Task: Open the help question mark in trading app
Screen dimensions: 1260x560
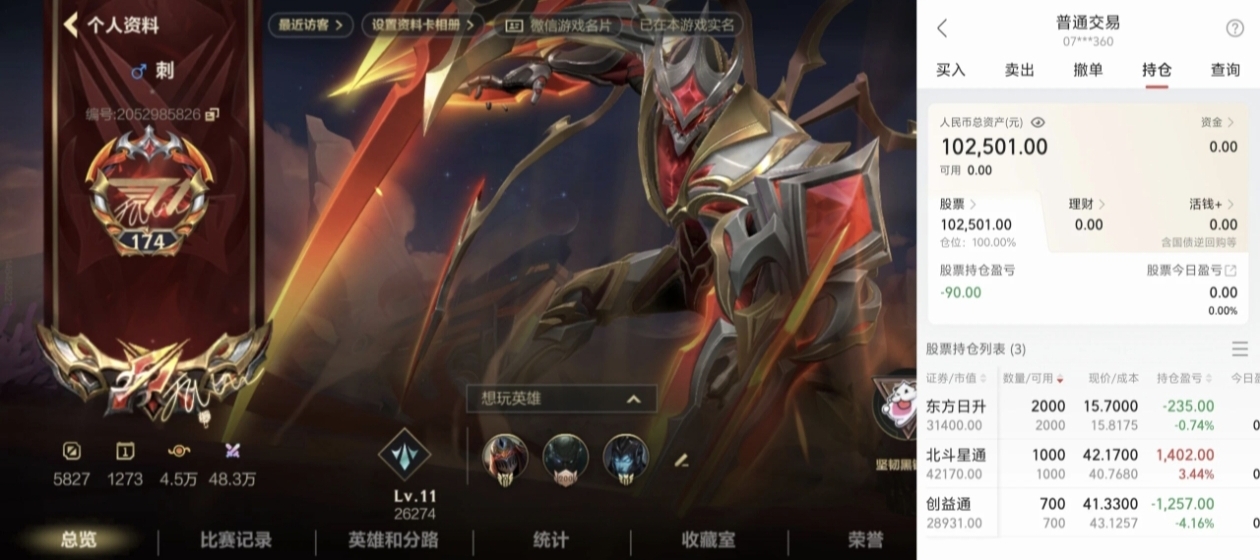Action: pos(1234,28)
